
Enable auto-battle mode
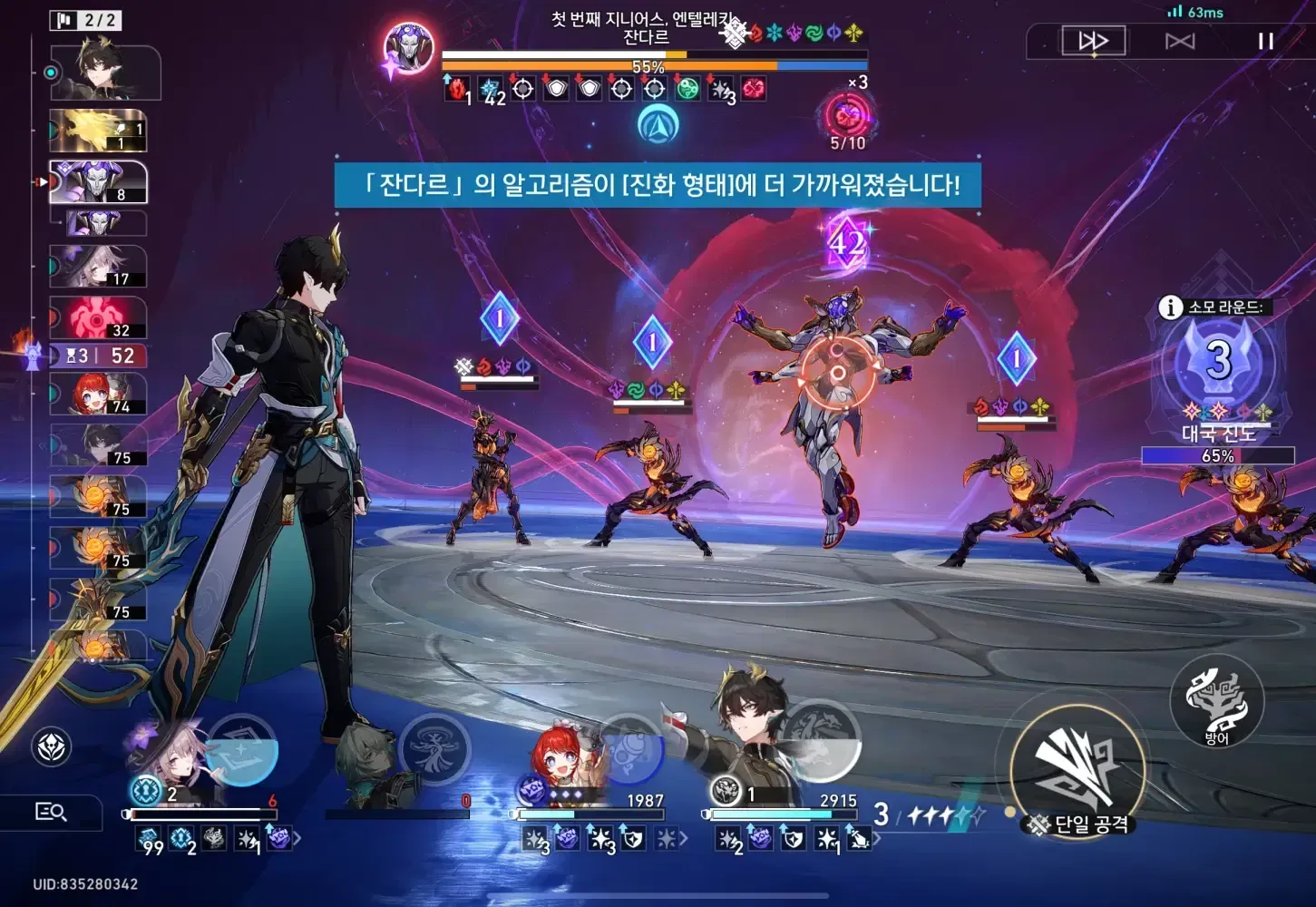tap(1179, 41)
